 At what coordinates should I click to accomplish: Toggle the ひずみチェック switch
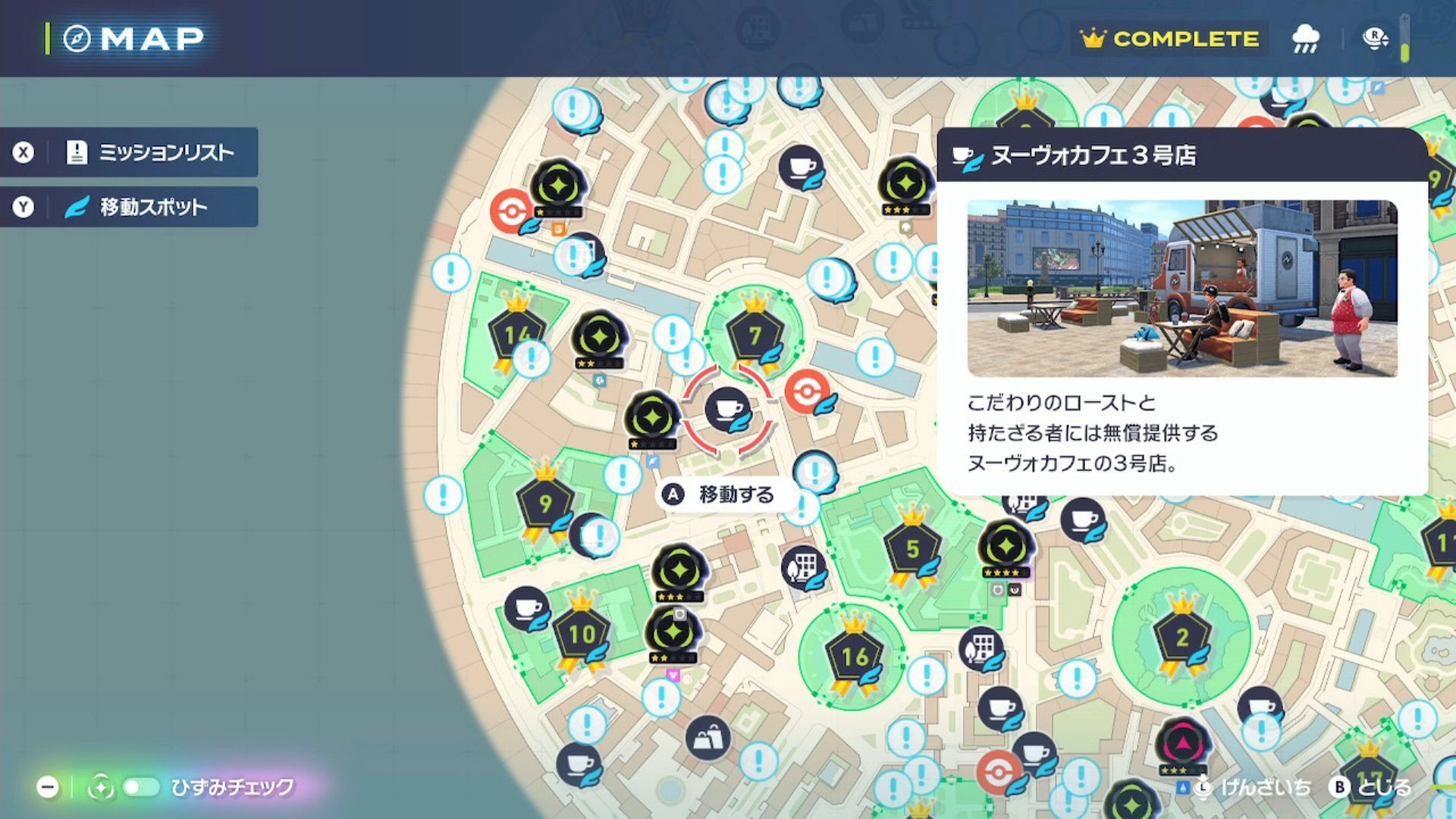[141, 787]
